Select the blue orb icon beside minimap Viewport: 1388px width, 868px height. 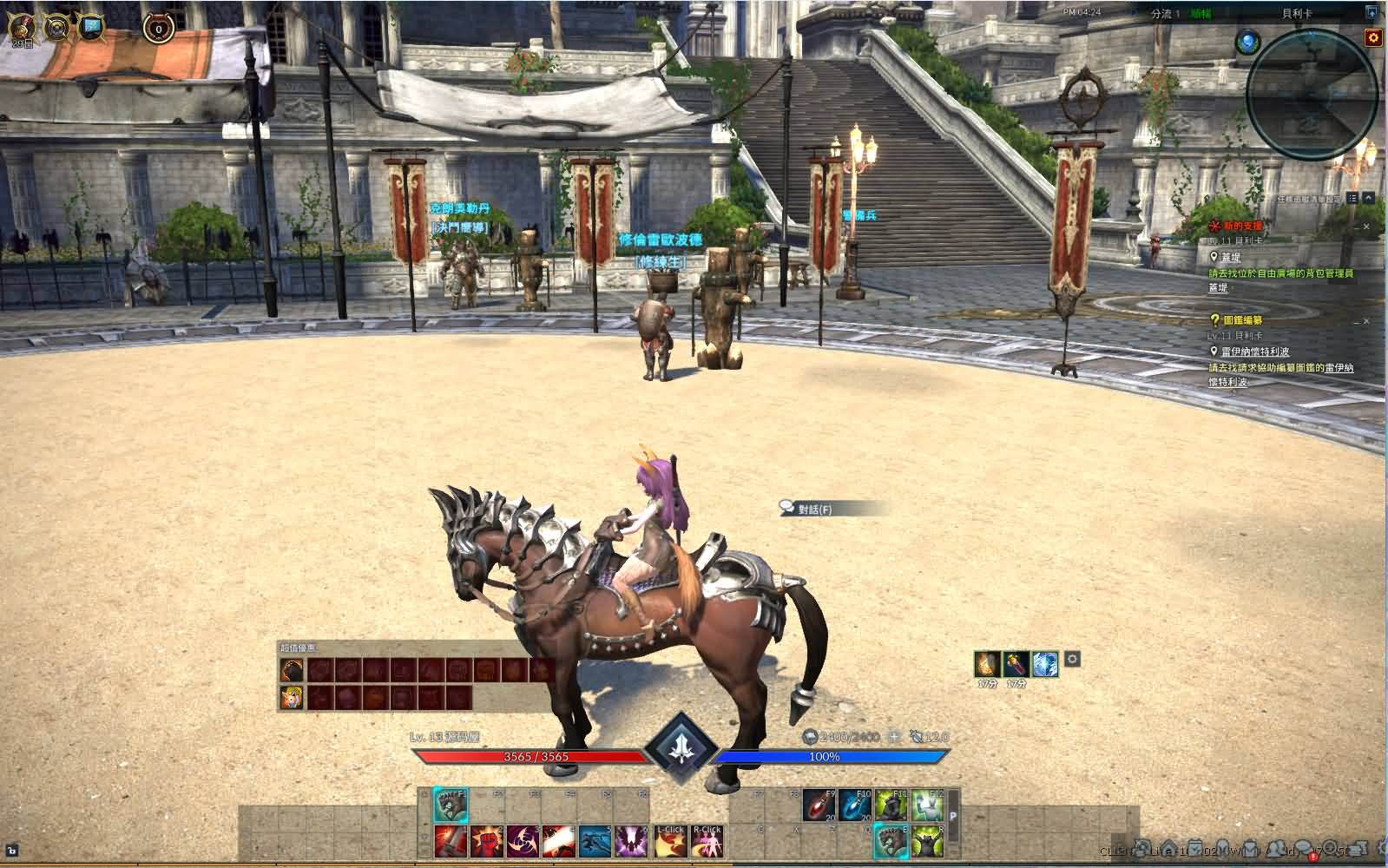click(1247, 41)
